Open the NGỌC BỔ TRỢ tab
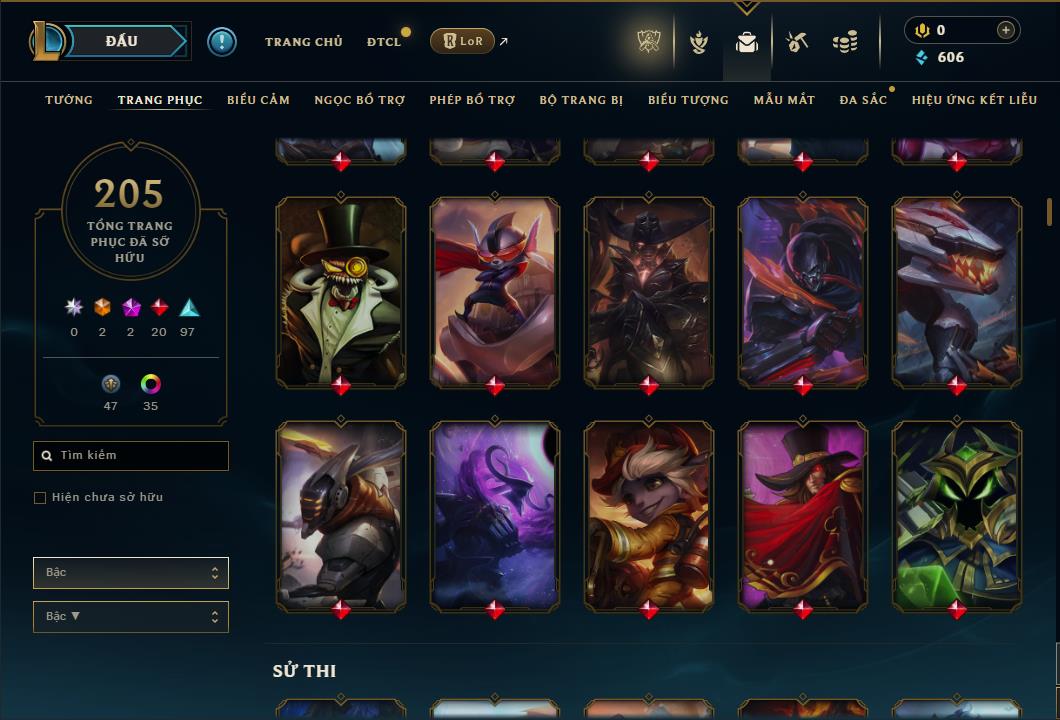 [359, 100]
